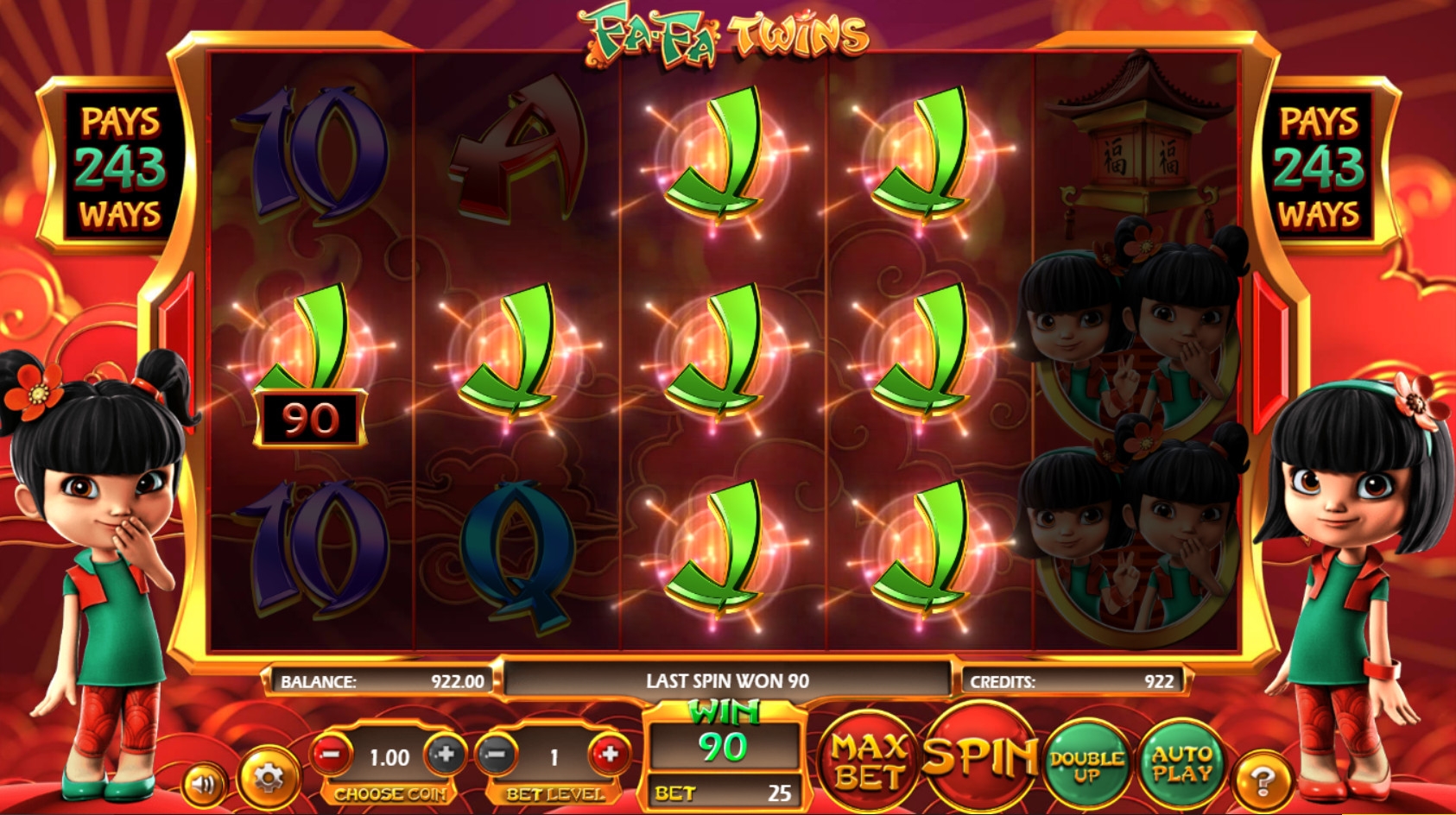Viewport: 1456px width, 815px height.
Task: Lower the bet level with minus
Action: point(496,755)
